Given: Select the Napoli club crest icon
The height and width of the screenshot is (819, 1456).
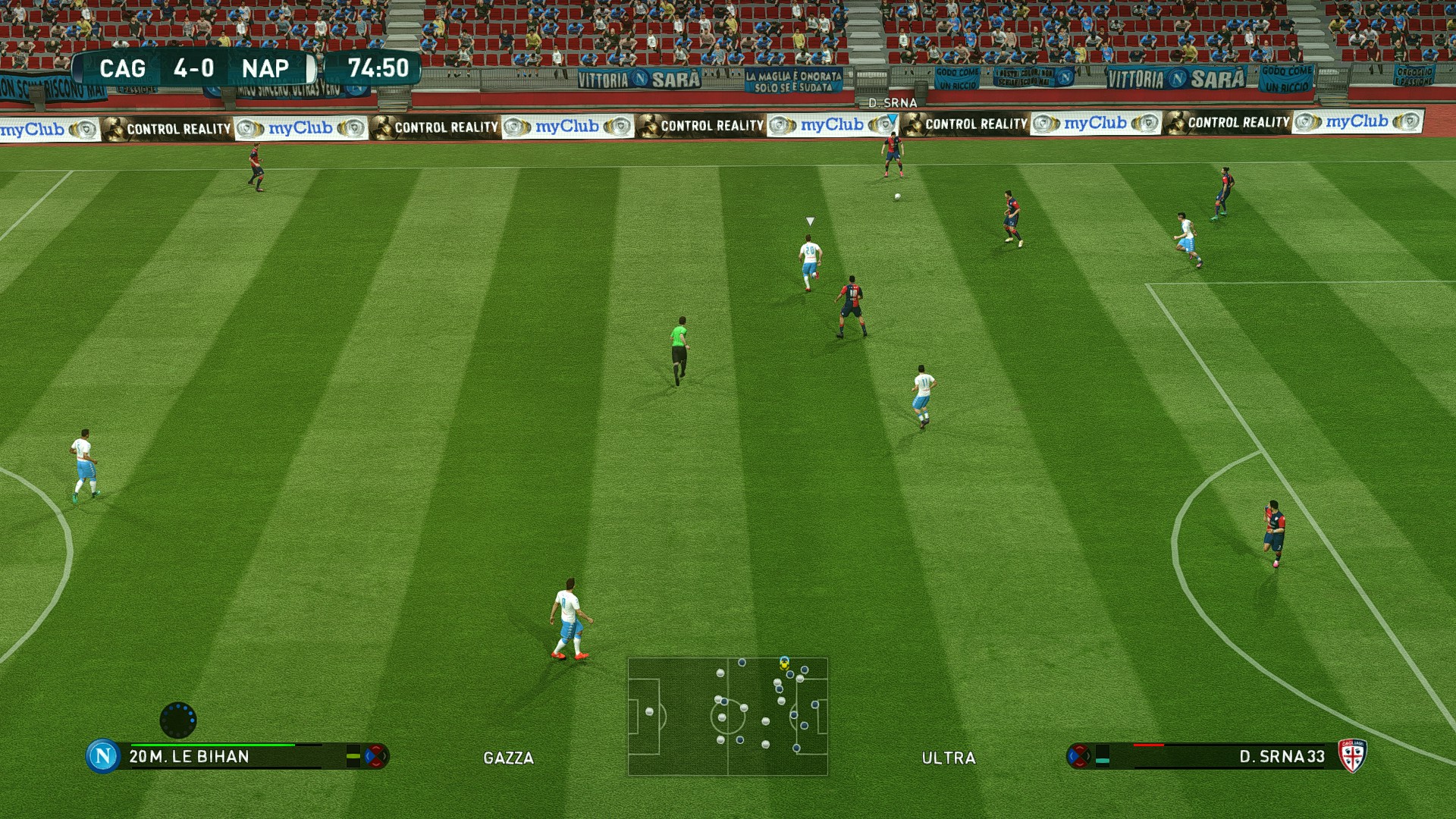Looking at the screenshot, I should click(103, 755).
